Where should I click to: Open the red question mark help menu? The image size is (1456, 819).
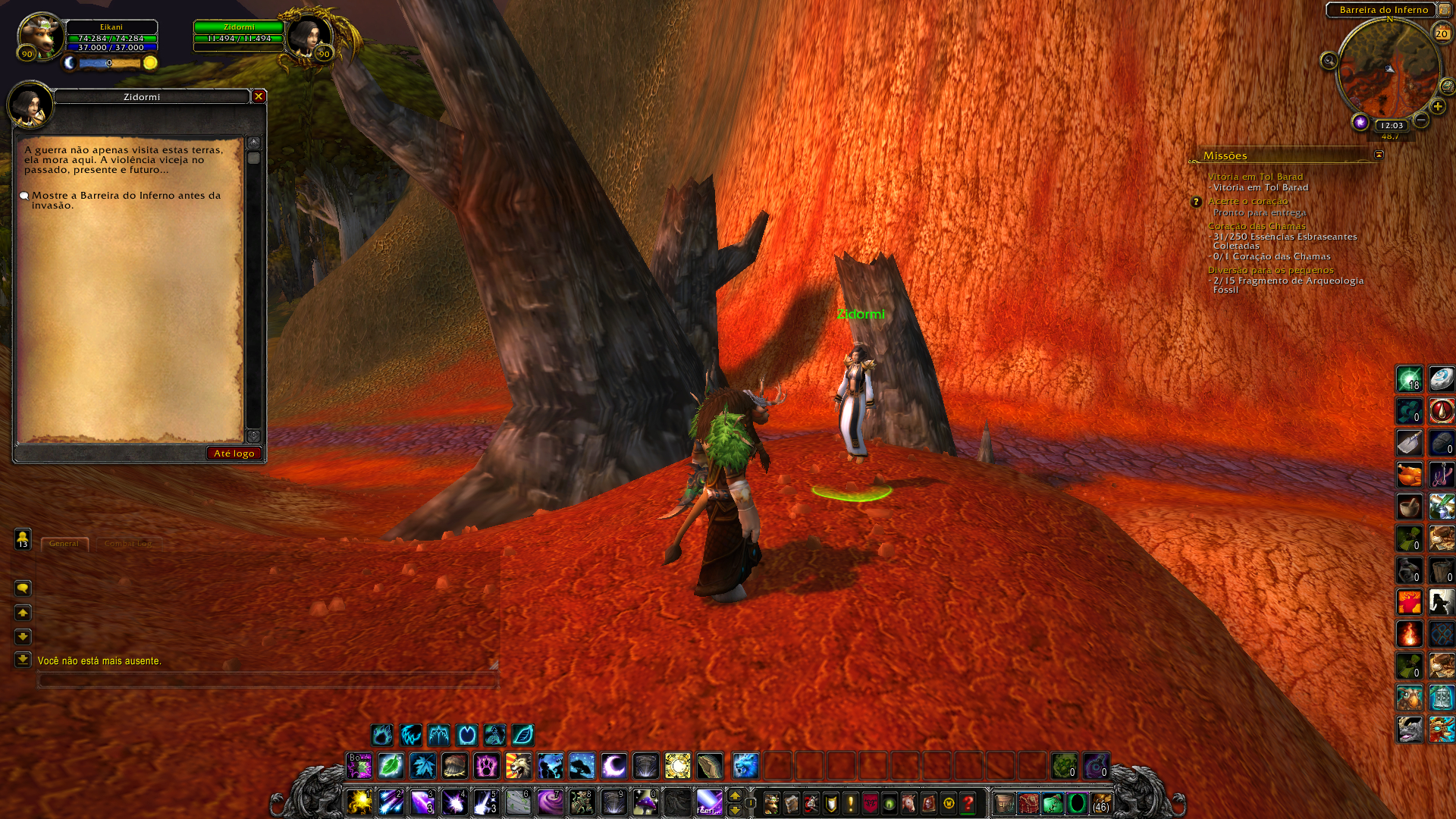968,803
